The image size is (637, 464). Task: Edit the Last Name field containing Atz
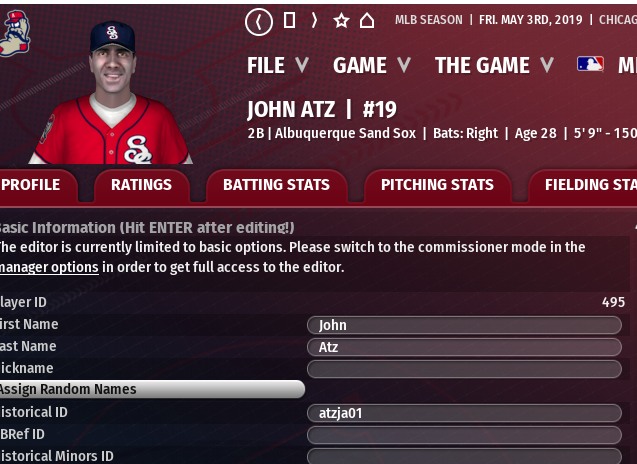click(x=464, y=347)
